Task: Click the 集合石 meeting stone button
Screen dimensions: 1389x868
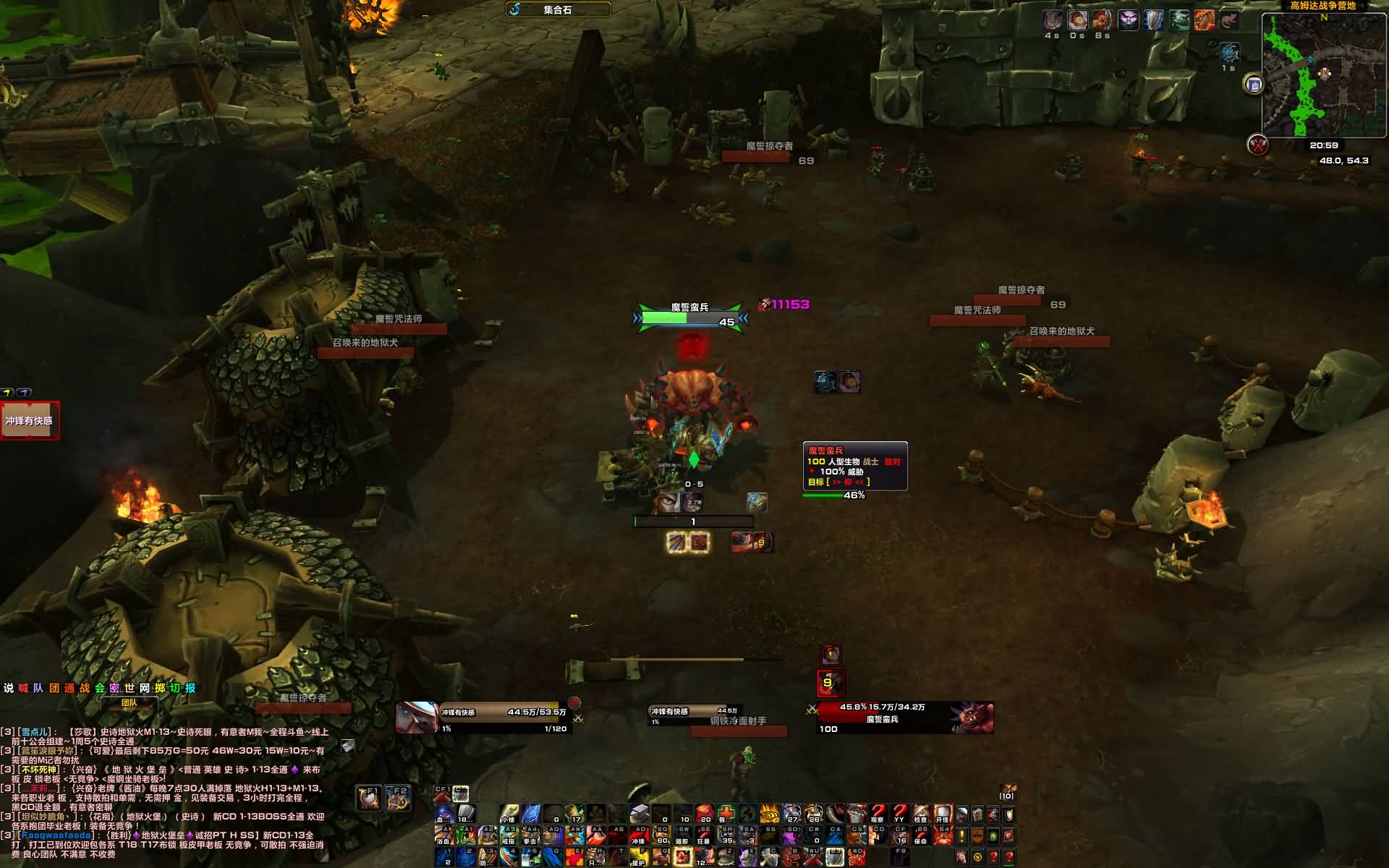Action: point(558,9)
